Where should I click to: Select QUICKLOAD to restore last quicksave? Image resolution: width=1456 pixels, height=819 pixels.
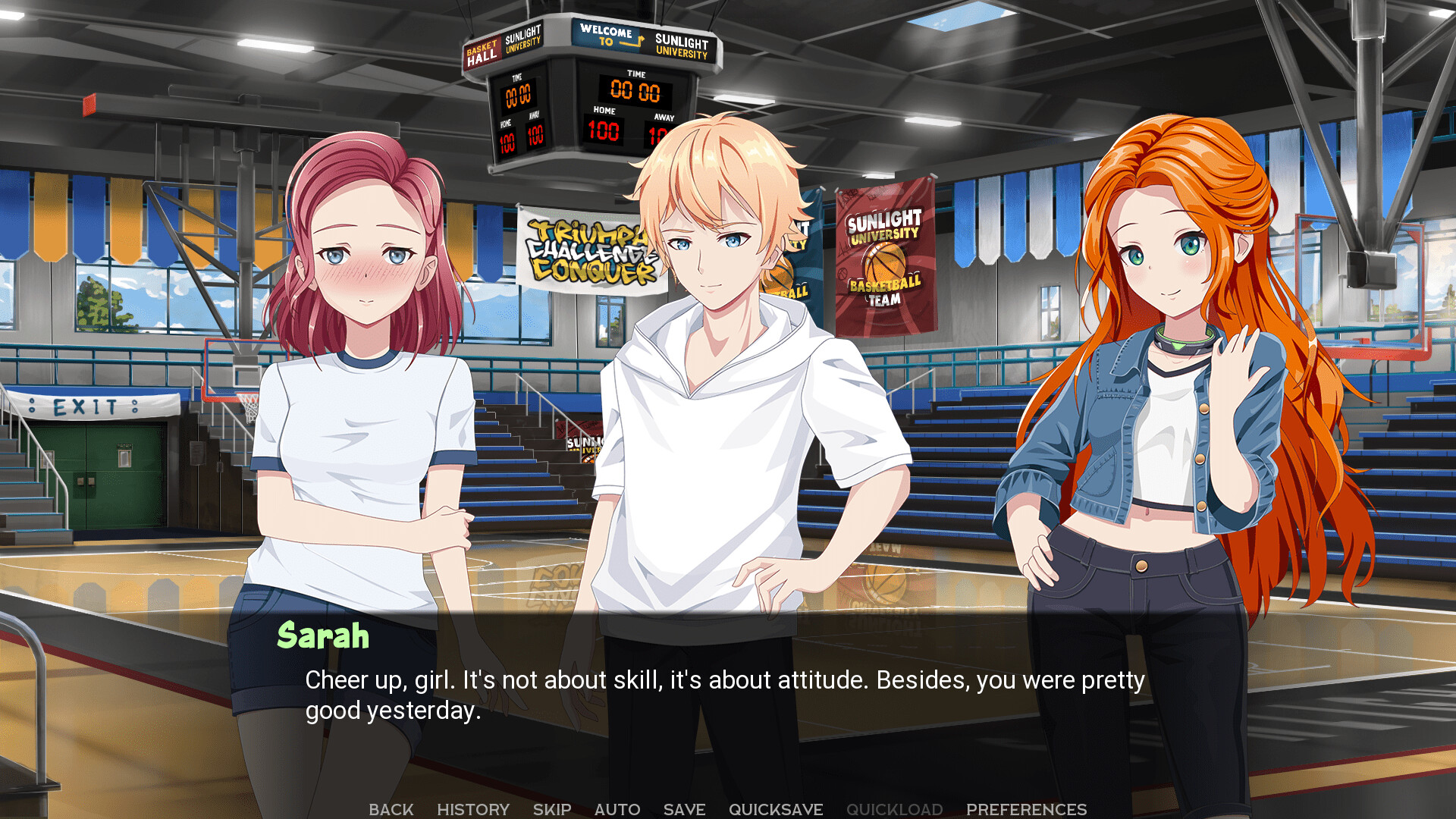tap(895, 808)
